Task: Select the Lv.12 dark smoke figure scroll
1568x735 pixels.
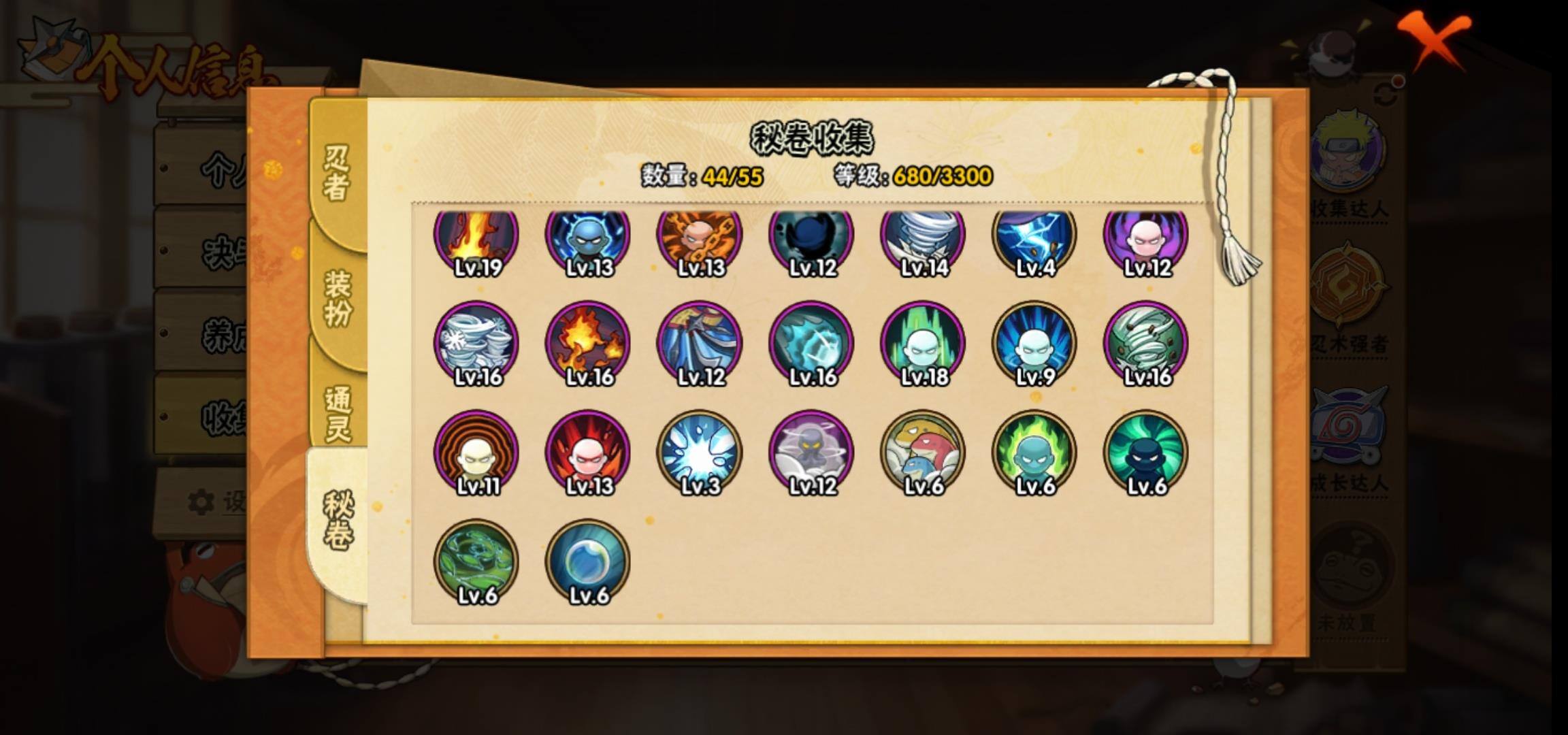Action: point(811,453)
